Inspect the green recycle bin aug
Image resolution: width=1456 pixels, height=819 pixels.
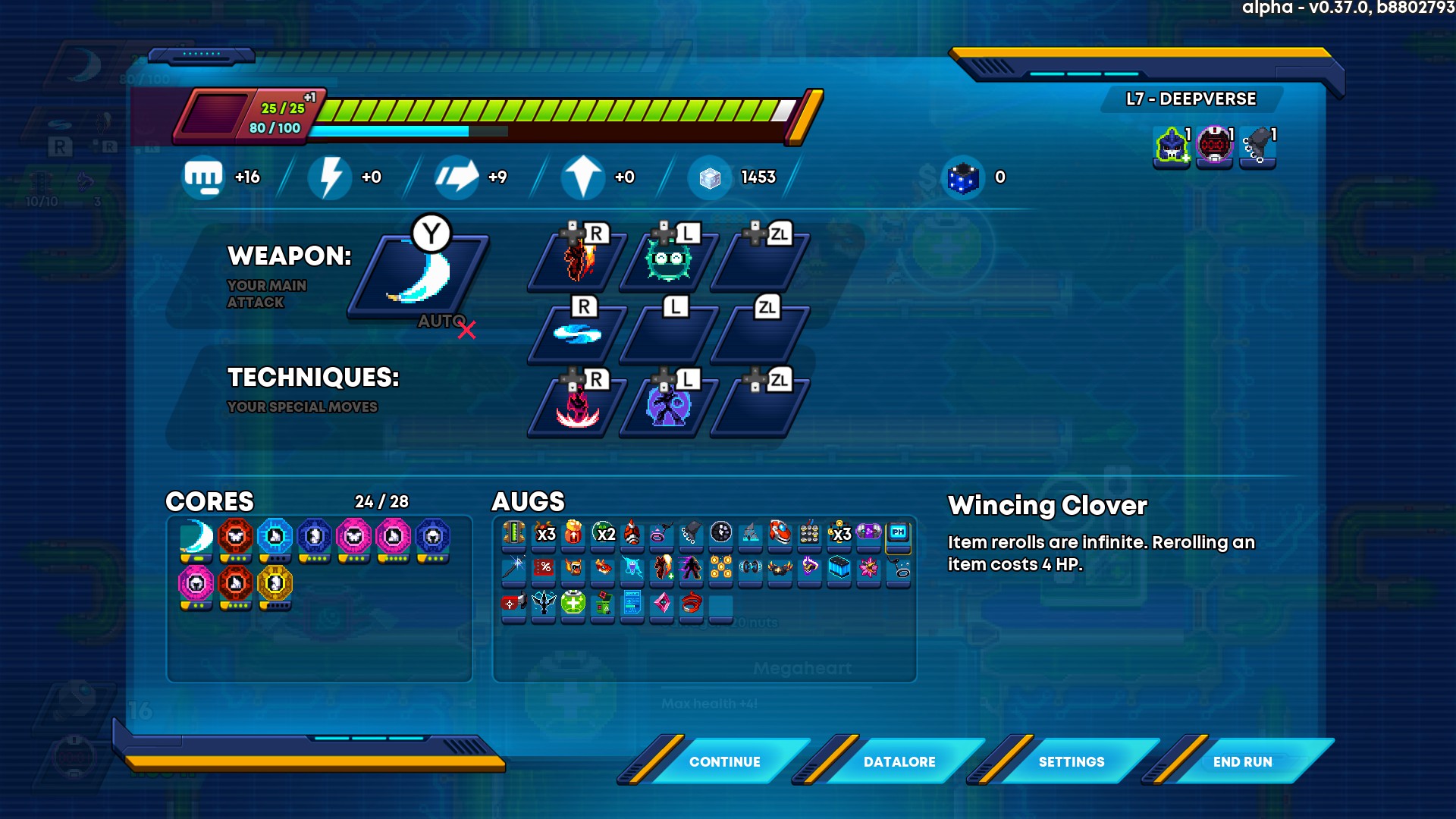(603, 604)
